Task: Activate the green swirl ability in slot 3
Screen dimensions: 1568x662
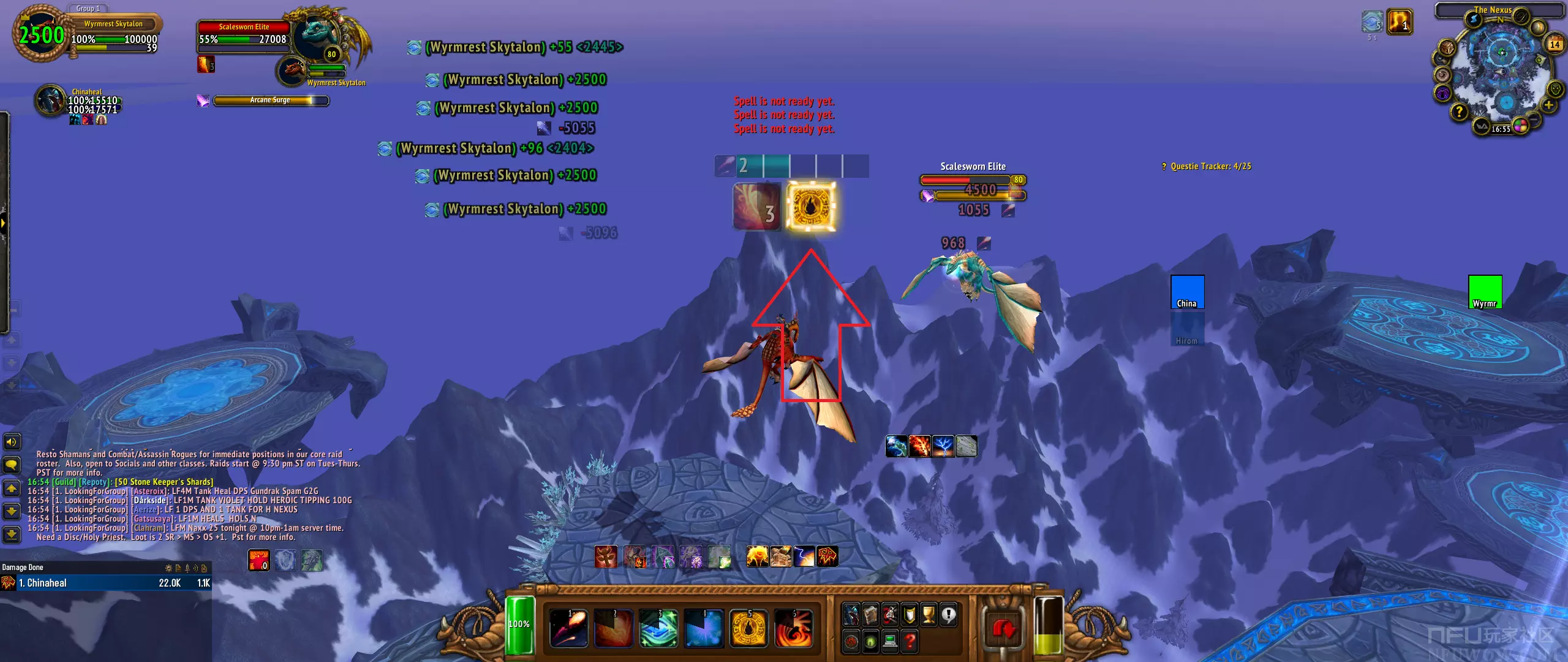Action: (x=658, y=628)
